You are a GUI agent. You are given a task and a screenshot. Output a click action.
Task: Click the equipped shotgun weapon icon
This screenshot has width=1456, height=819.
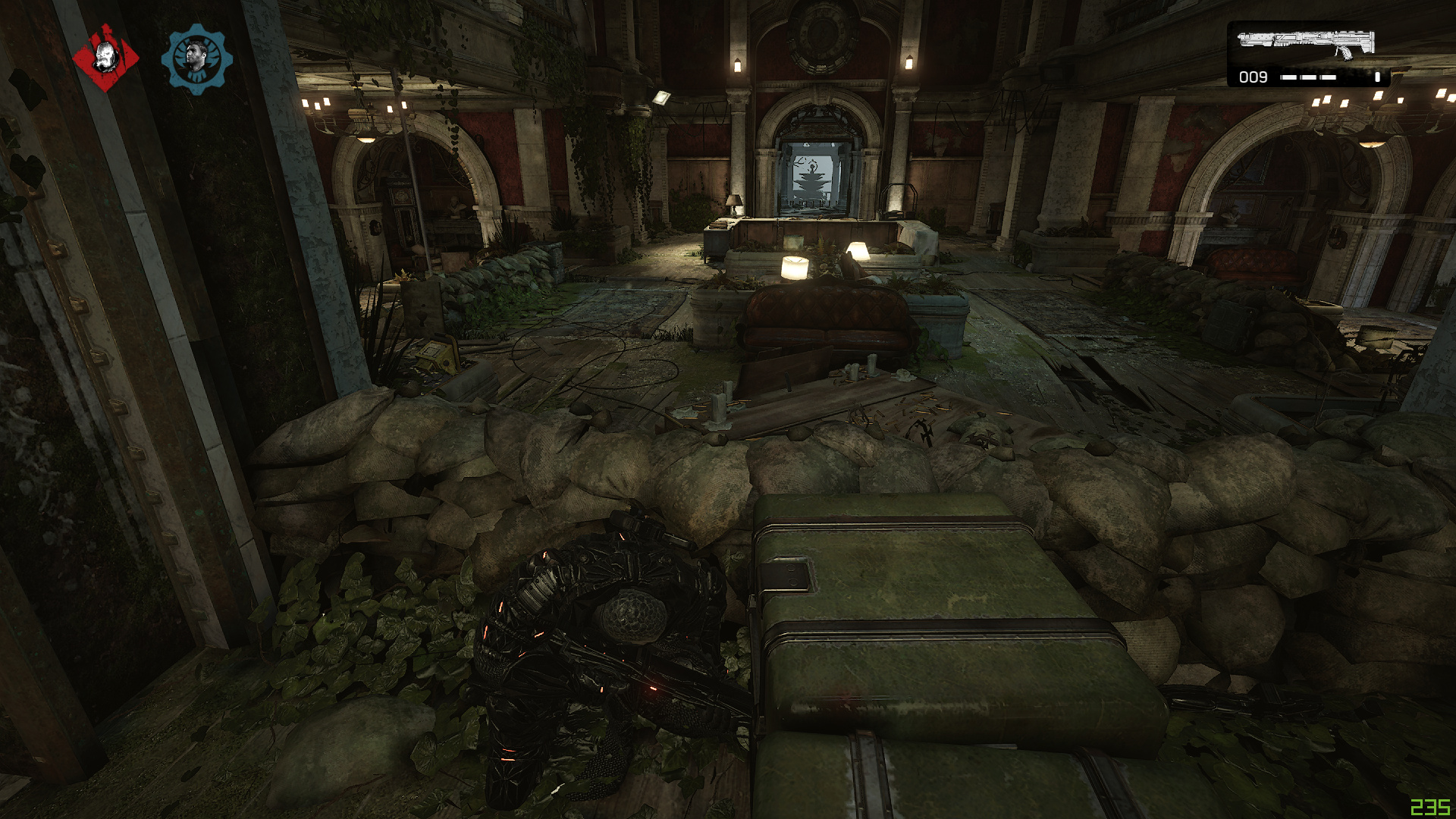1306,42
